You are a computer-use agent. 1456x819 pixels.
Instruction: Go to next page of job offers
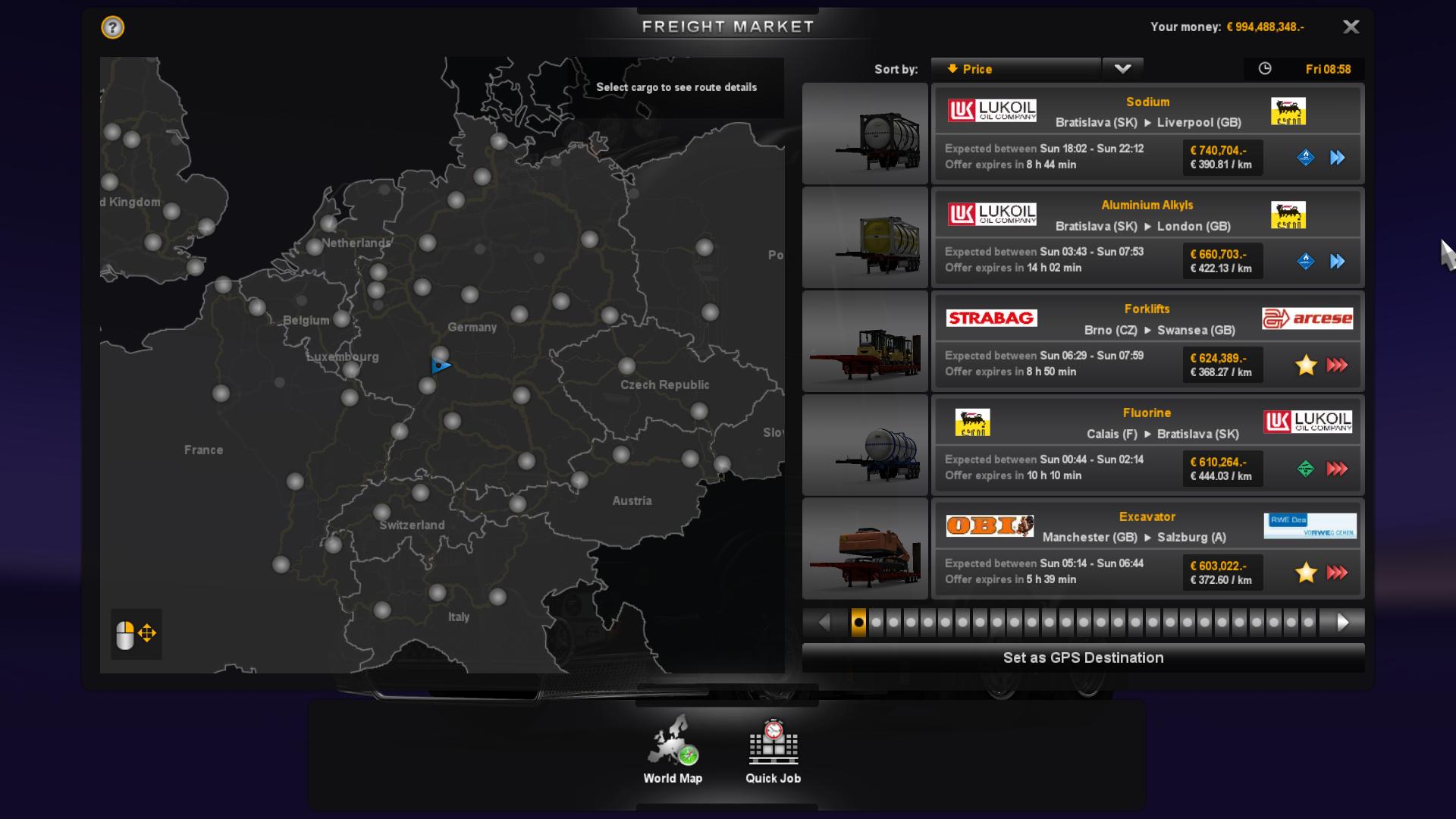[1342, 623]
